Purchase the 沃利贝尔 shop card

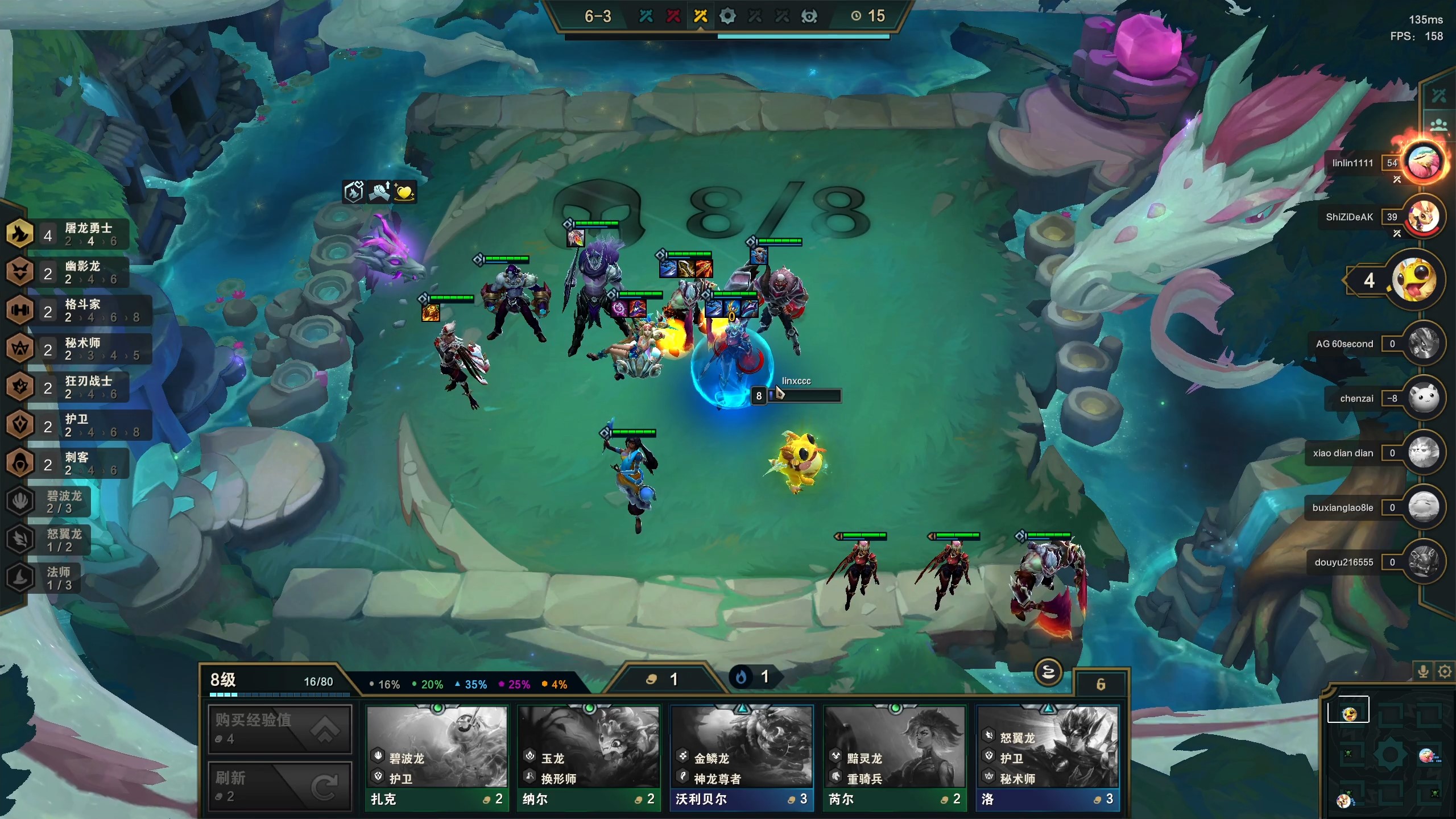[742, 758]
